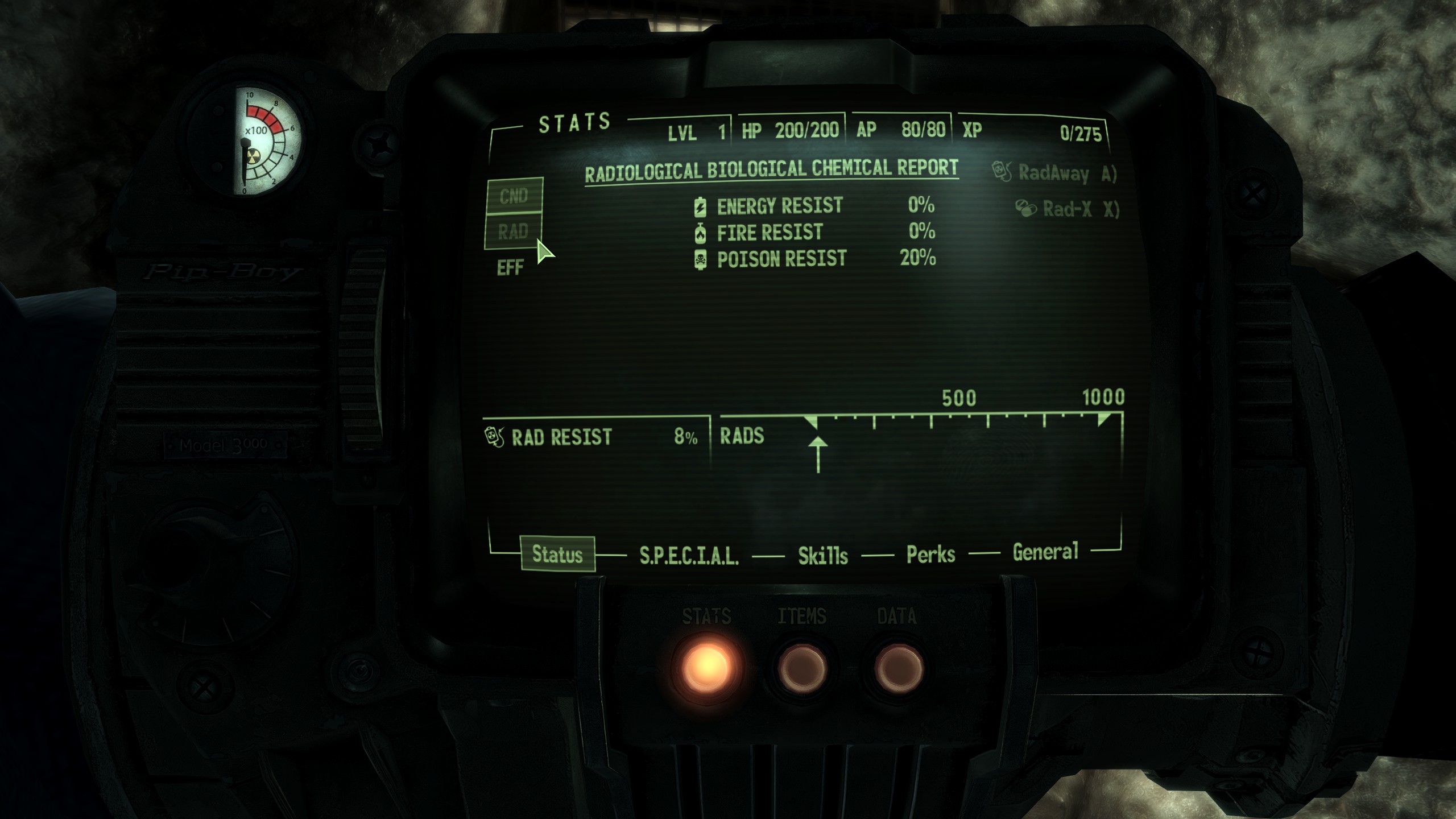
Task: Switch to the ITEMS Pip-Boy section
Action: point(801,667)
